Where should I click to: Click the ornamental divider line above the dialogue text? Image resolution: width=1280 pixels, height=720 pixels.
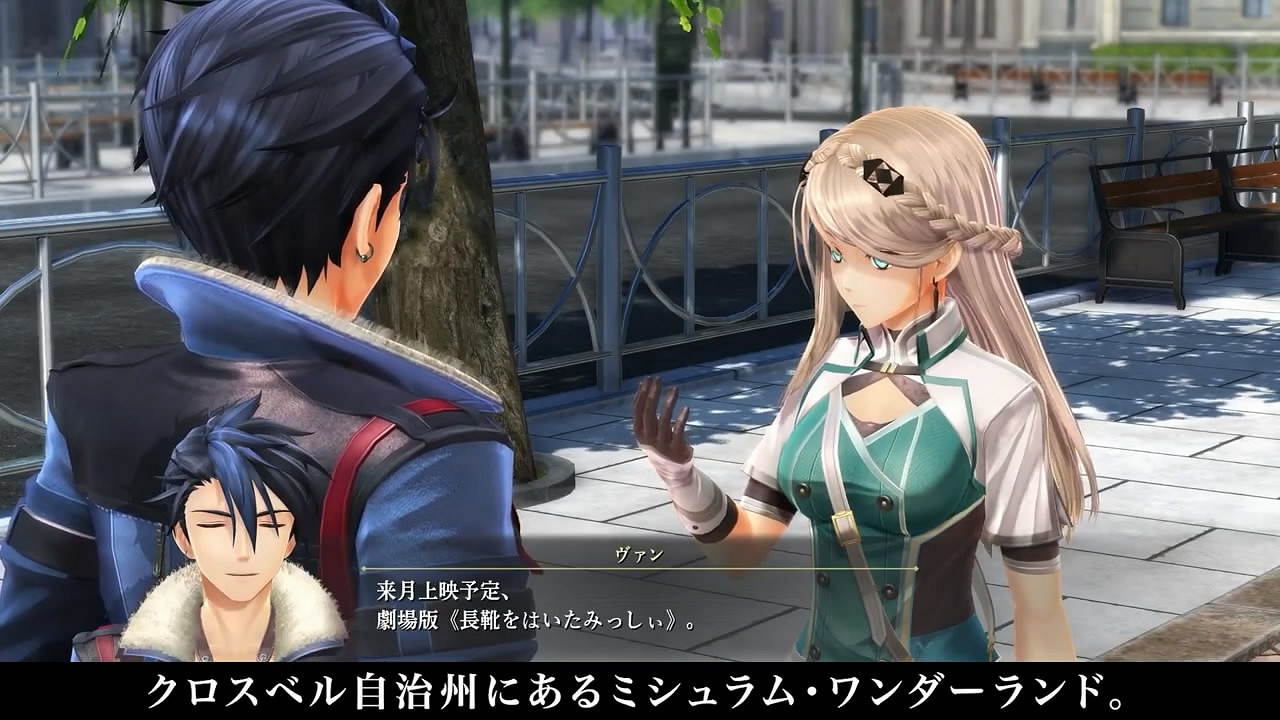pos(640,566)
